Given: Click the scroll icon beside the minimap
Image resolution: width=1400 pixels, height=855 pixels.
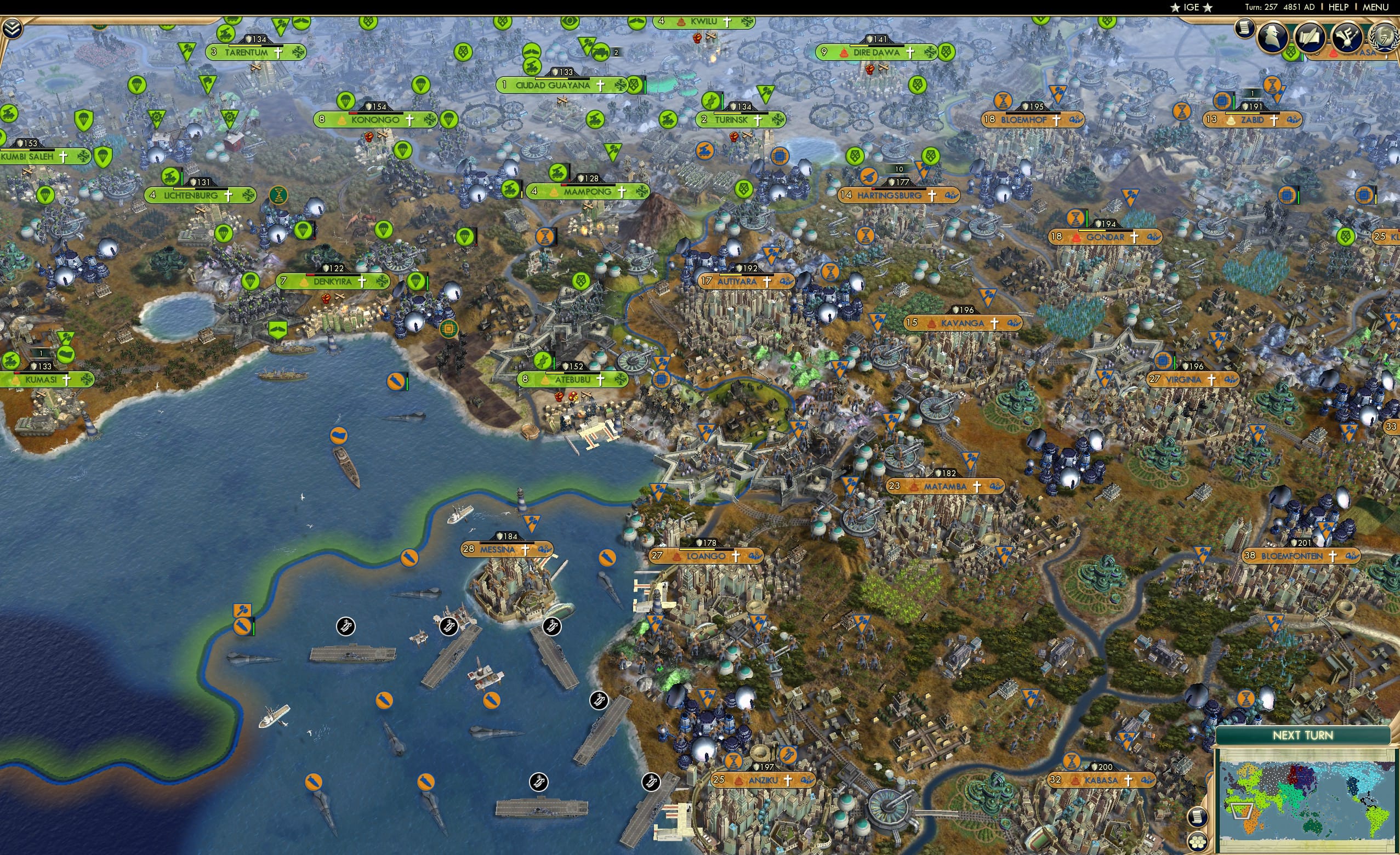Looking at the screenshot, I should [1199, 817].
